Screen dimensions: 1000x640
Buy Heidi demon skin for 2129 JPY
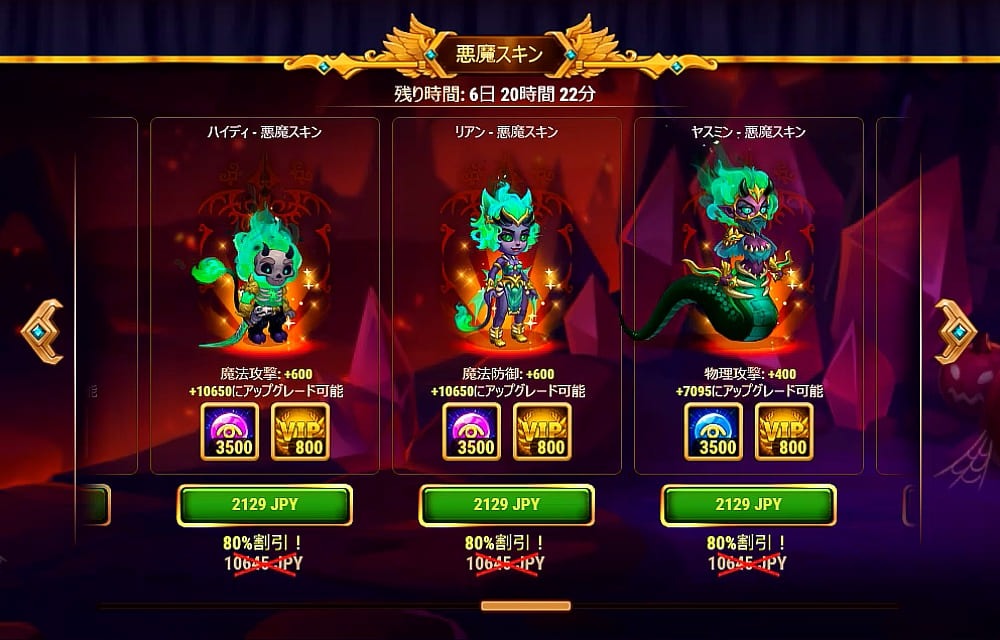(x=265, y=505)
